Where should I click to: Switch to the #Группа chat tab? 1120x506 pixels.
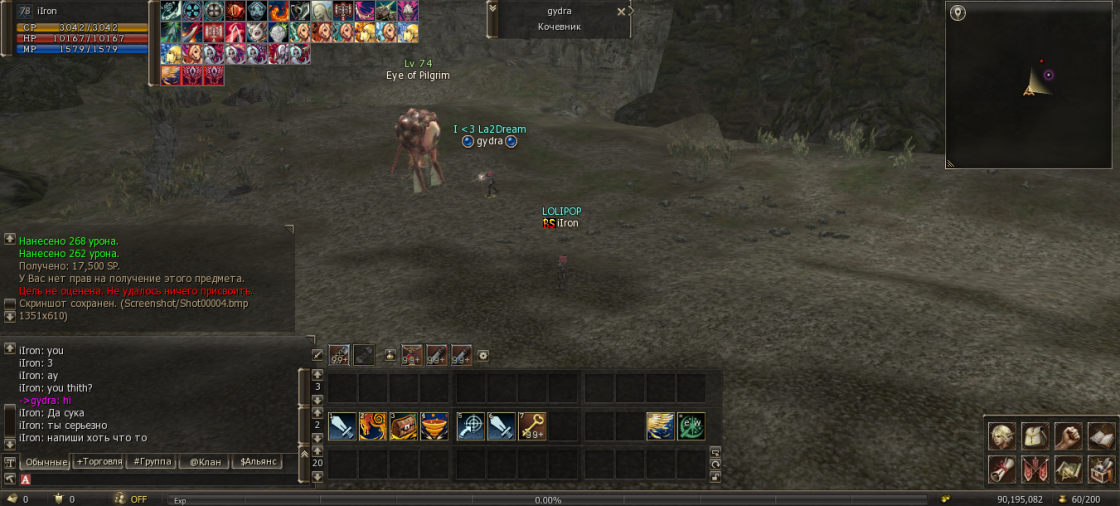(x=151, y=462)
